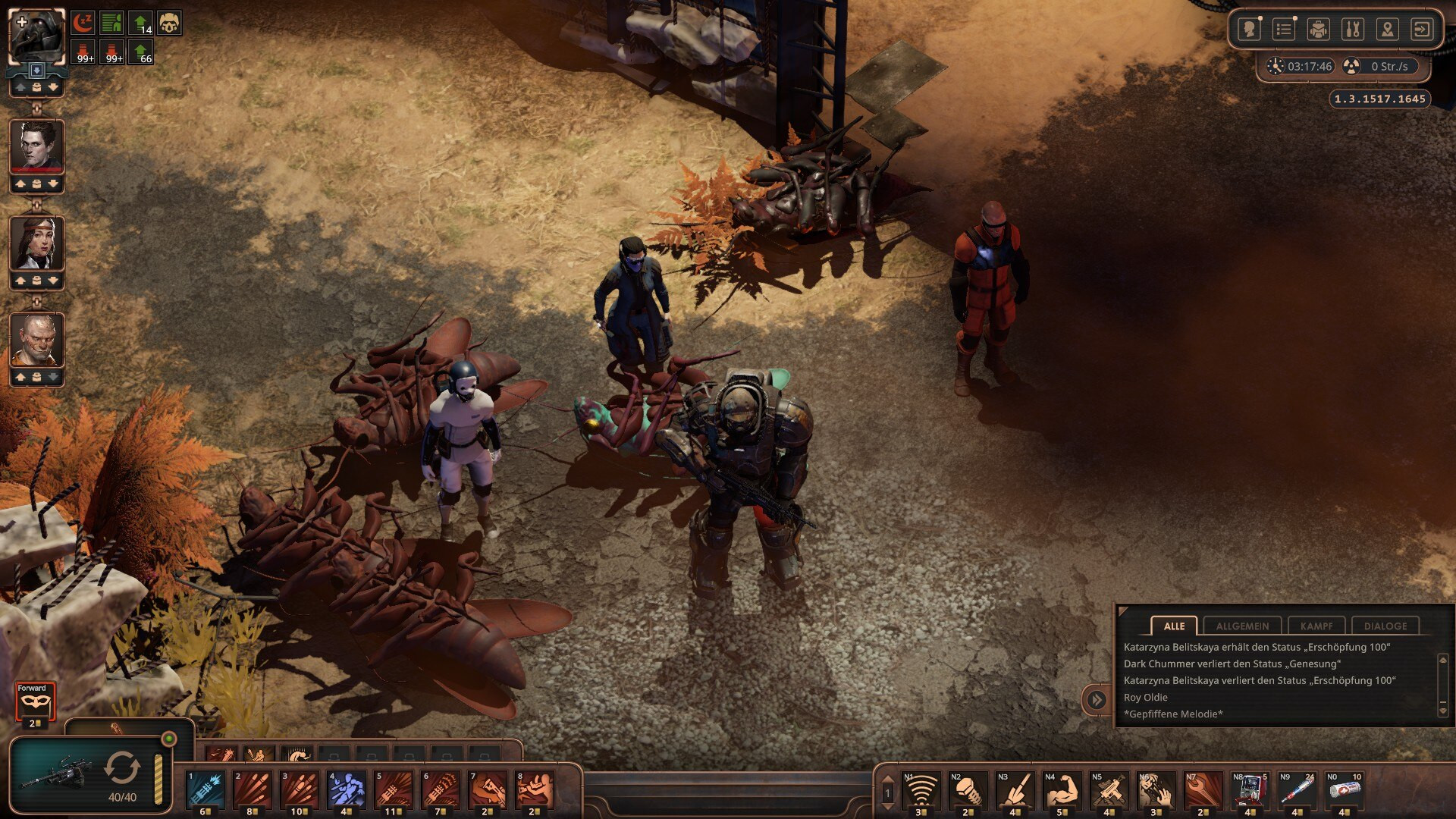Activate the flexed bicep ability in slot N4
The height and width of the screenshot is (819, 1456).
(1062, 790)
